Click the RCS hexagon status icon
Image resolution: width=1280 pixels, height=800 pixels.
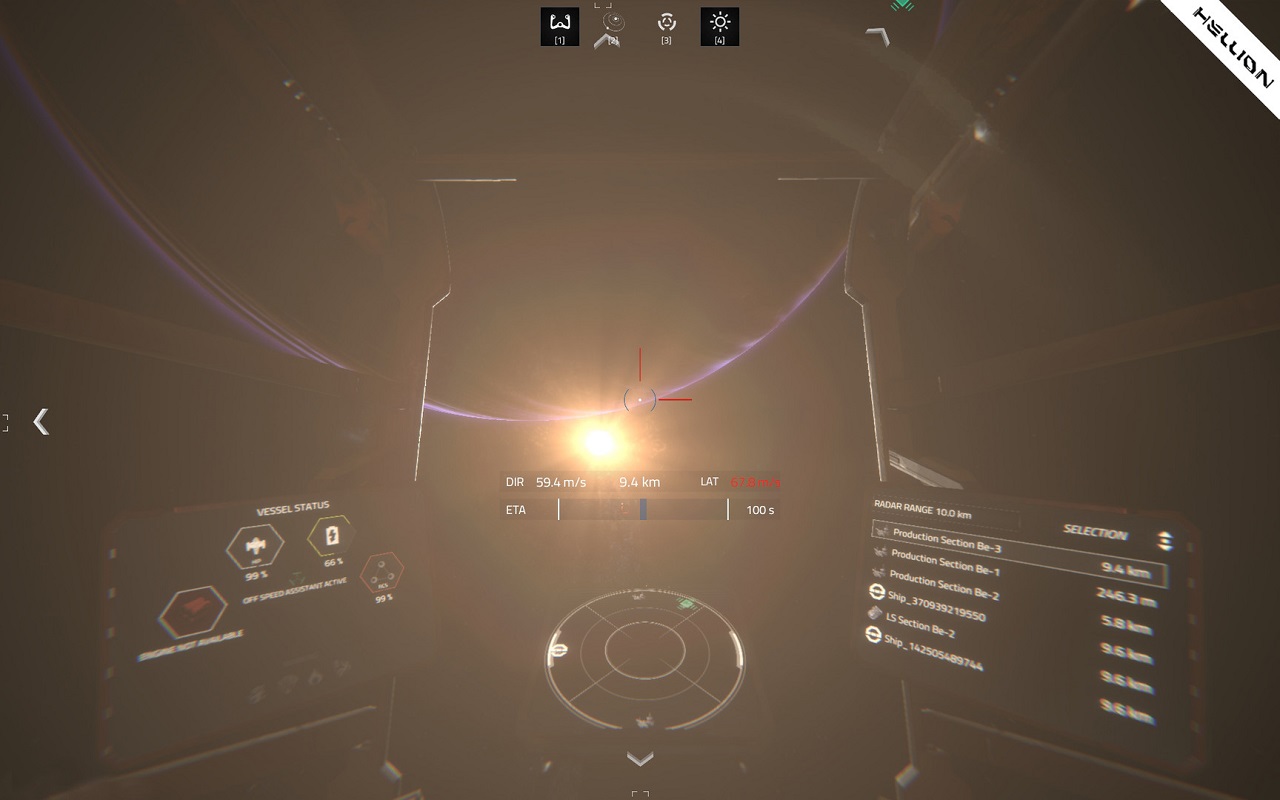[x=381, y=575]
